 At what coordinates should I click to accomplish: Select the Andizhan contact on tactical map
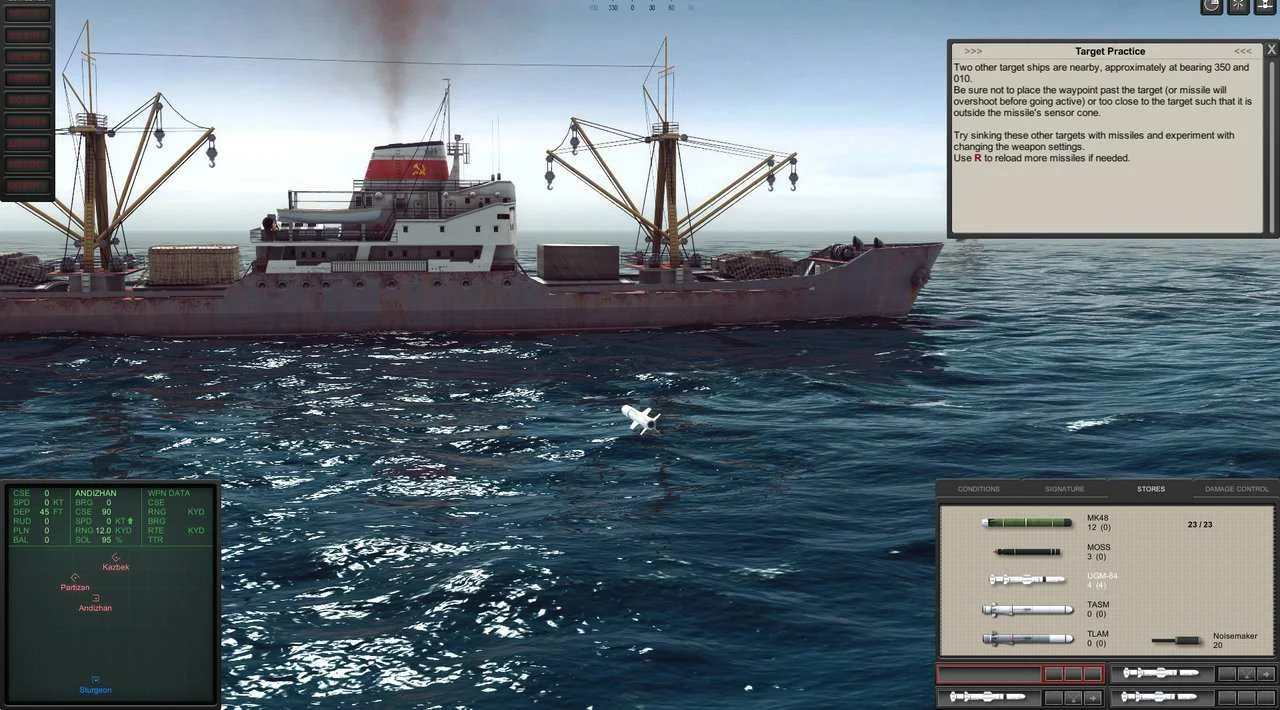(x=96, y=599)
